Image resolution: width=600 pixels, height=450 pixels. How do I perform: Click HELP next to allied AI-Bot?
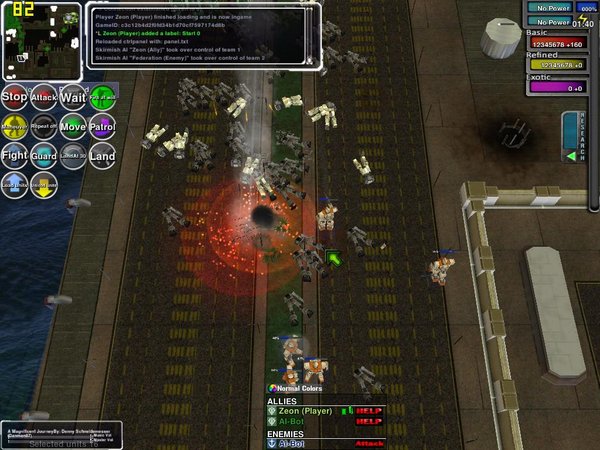pos(369,422)
